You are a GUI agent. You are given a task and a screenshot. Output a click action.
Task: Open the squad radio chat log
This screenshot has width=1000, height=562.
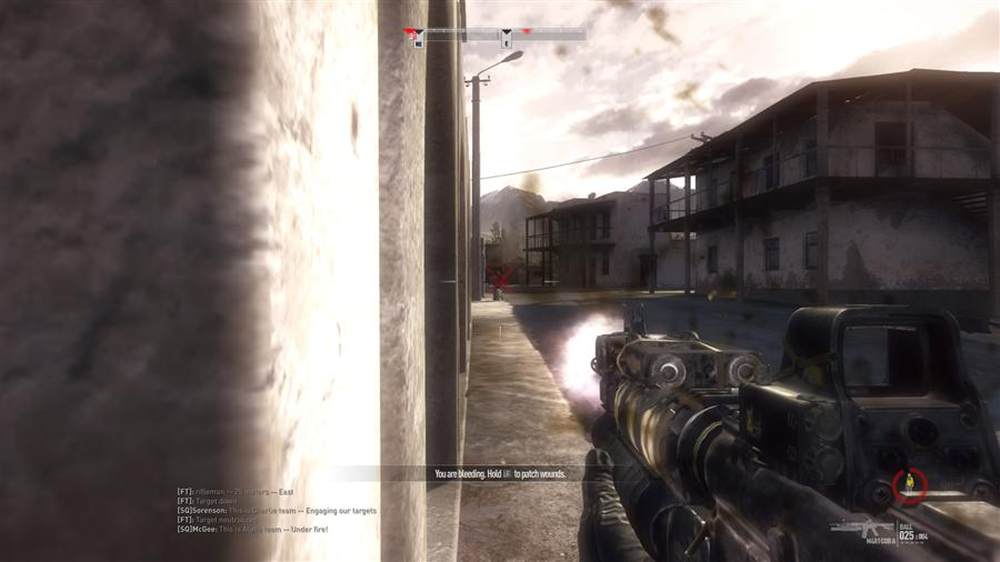(276, 510)
